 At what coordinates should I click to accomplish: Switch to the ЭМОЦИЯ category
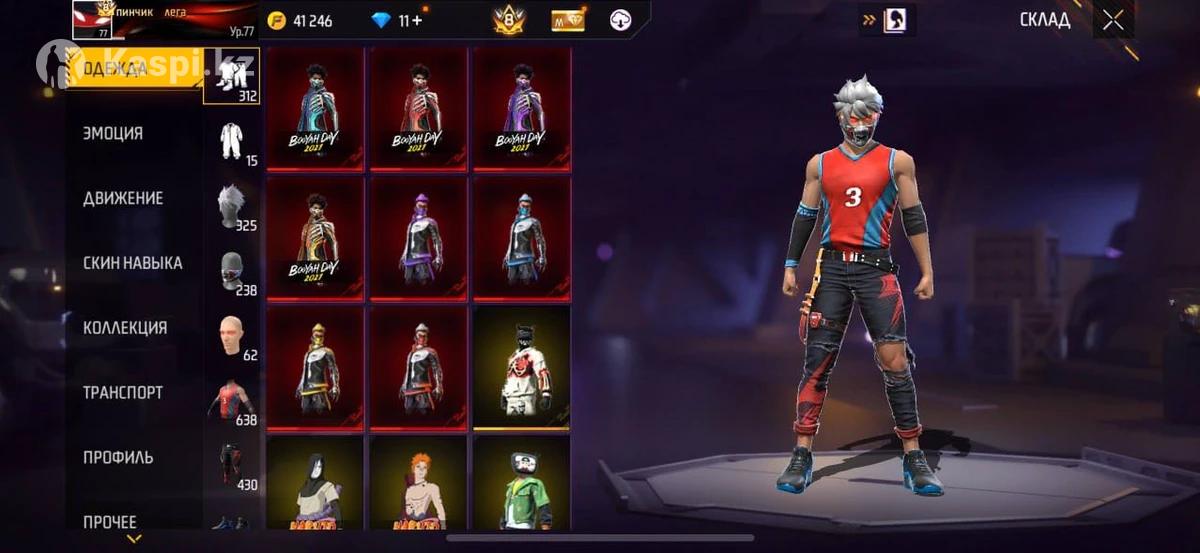click(113, 134)
